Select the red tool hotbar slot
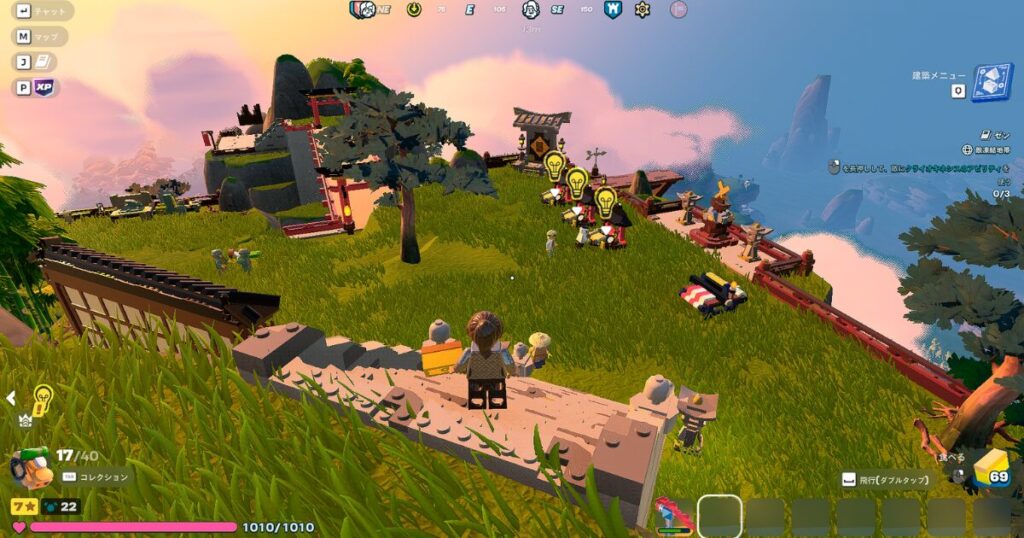The width and height of the screenshot is (1024, 538). tap(673, 516)
